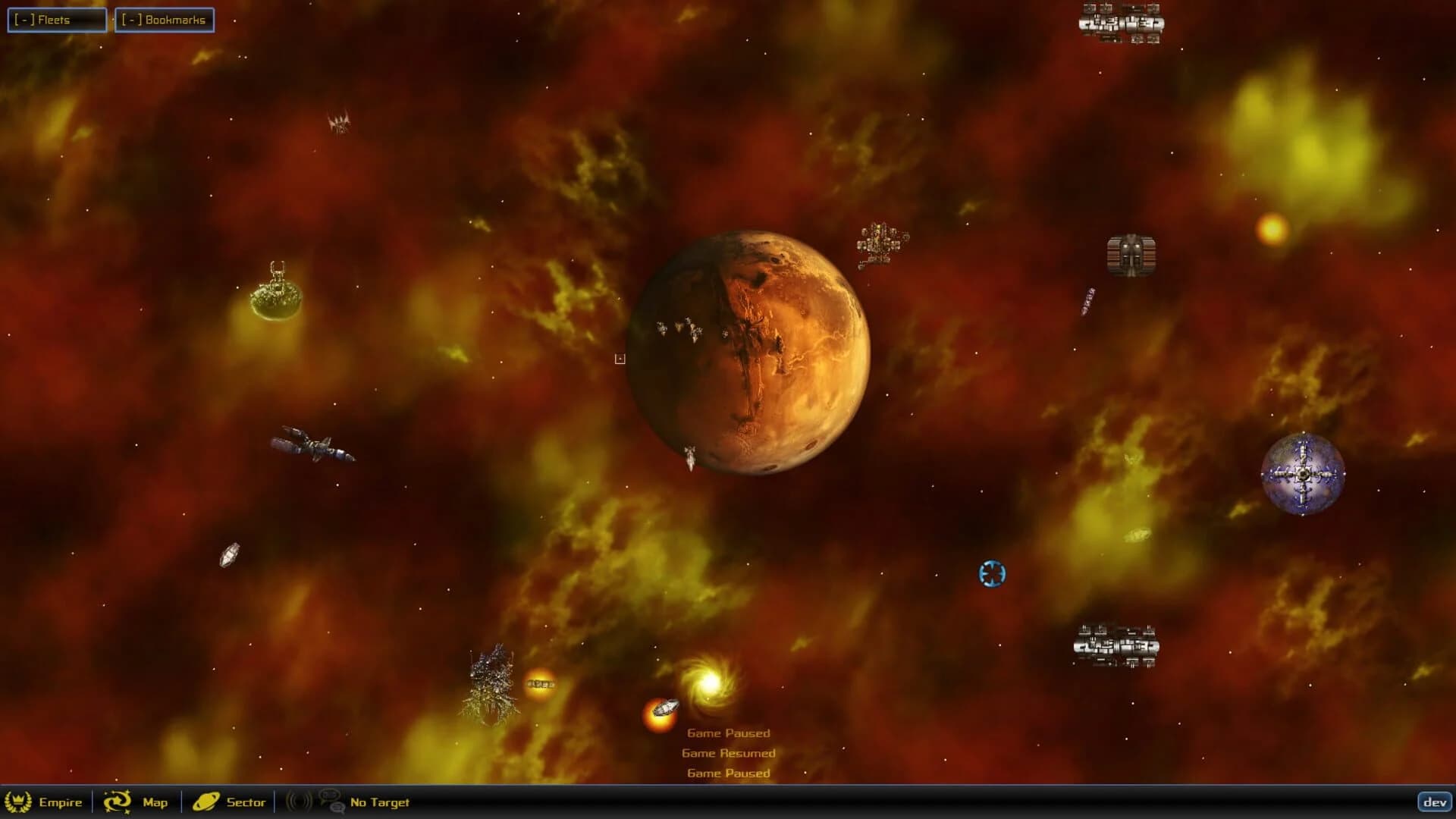Click the ping/audio ring icon near No Target
This screenshot has height=819, width=1456.
(x=297, y=802)
